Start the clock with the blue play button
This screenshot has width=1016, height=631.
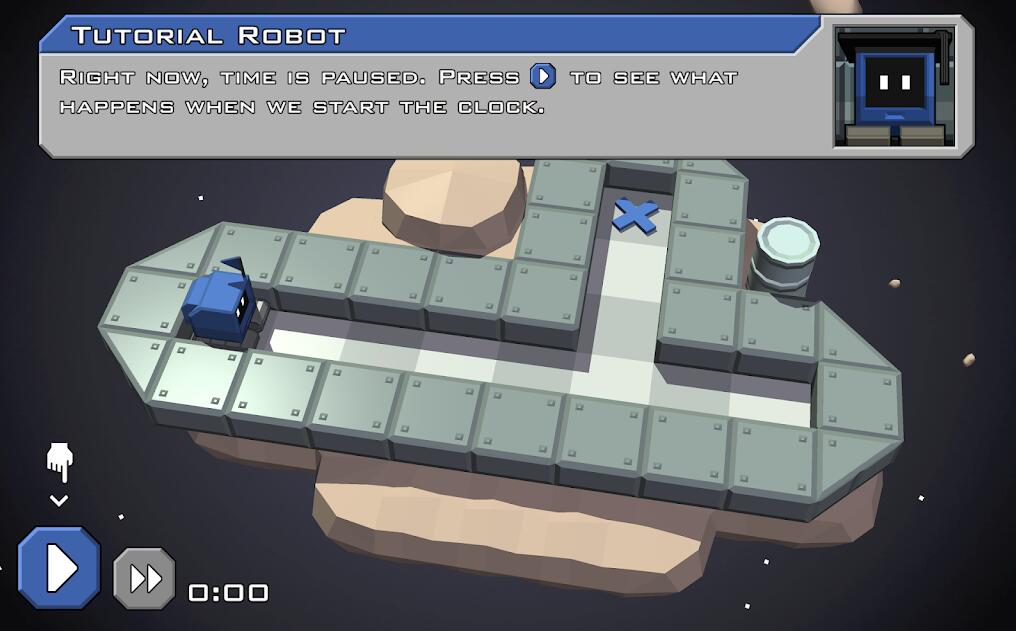click(x=60, y=568)
